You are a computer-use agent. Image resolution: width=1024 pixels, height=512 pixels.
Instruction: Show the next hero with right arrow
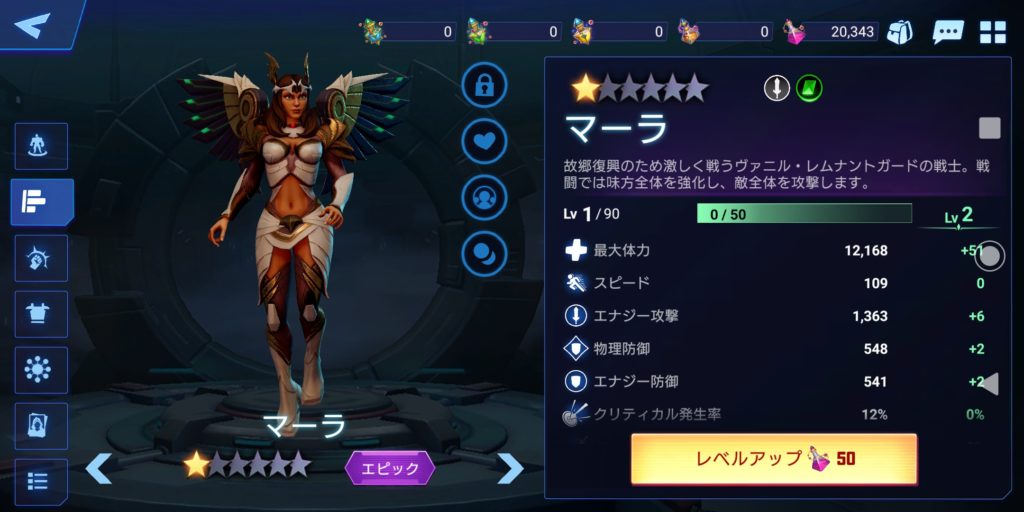(510, 467)
